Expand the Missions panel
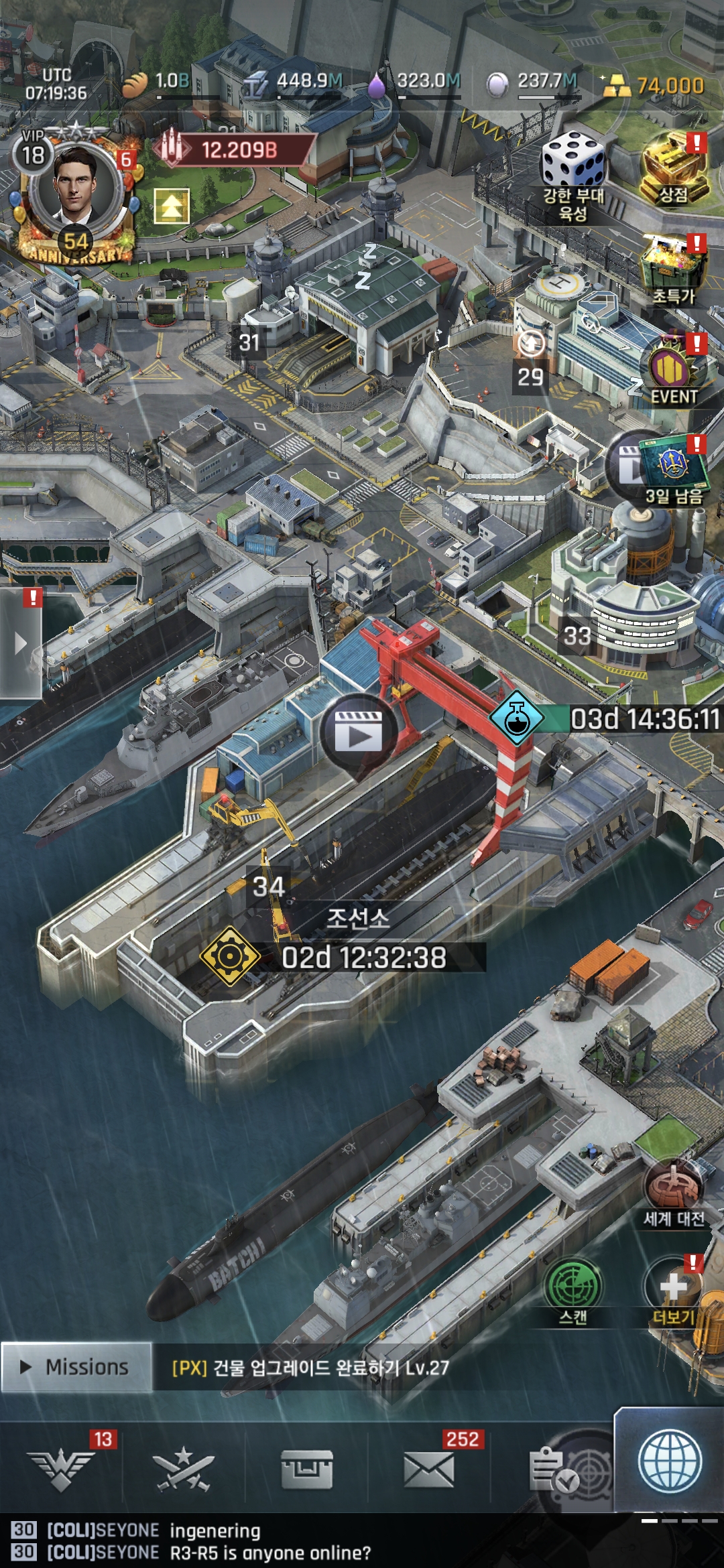Image resolution: width=724 pixels, height=1568 pixels. point(76,1367)
